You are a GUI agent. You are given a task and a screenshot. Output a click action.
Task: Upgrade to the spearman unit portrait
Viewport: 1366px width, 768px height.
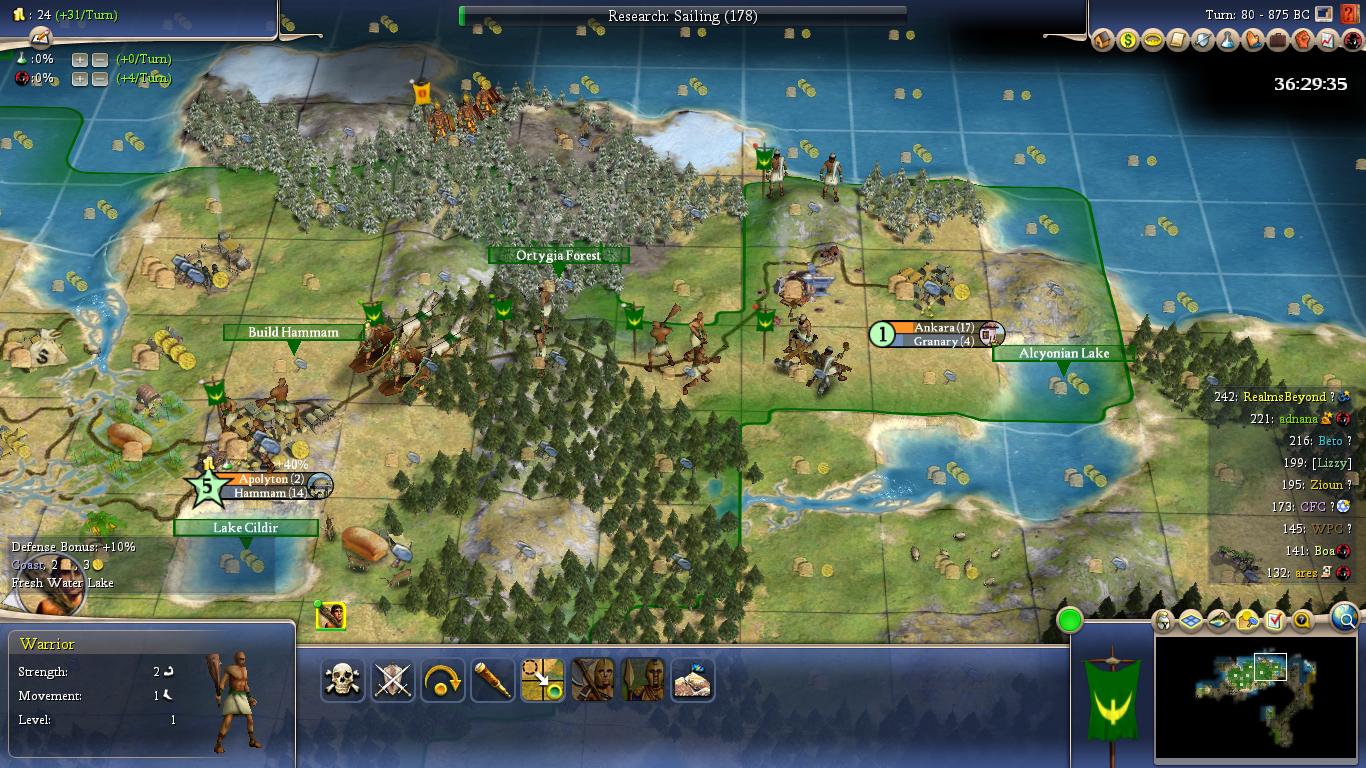click(x=643, y=681)
